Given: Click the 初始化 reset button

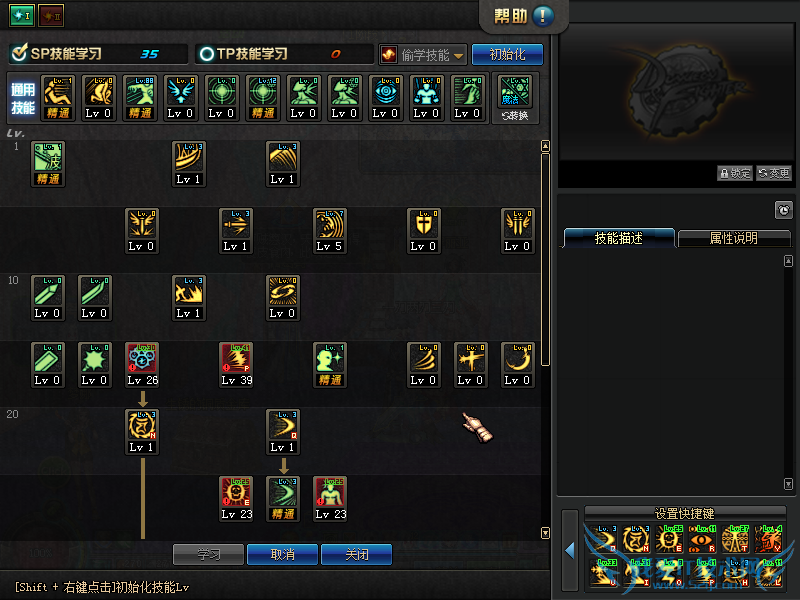Looking at the screenshot, I should [x=507, y=54].
